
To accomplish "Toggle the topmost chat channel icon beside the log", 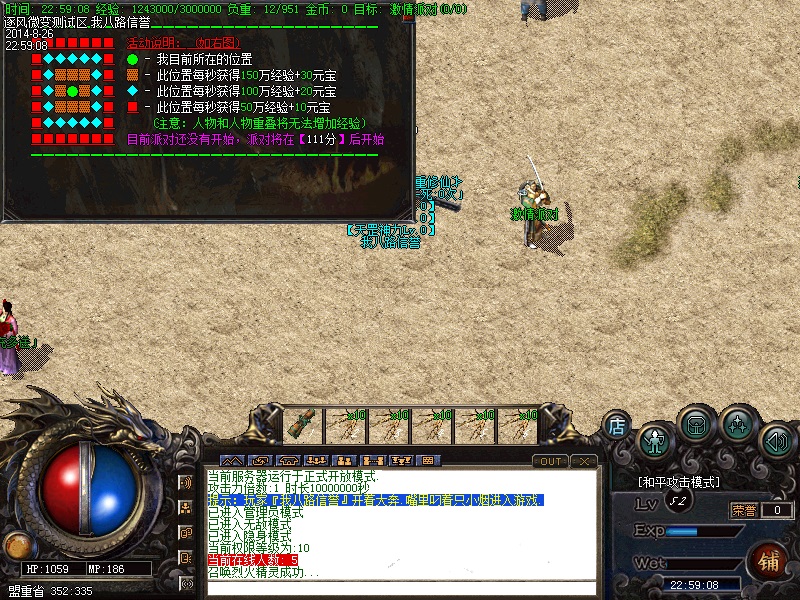I will click(x=186, y=482).
